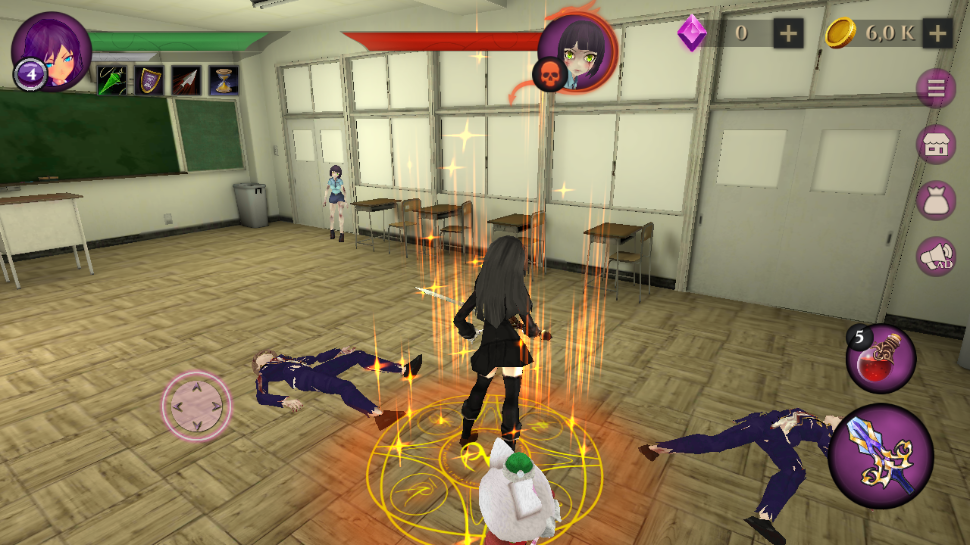The image size is (970, 545).
Task: Select the purple shield buff icon
Action: coord(148,80)
